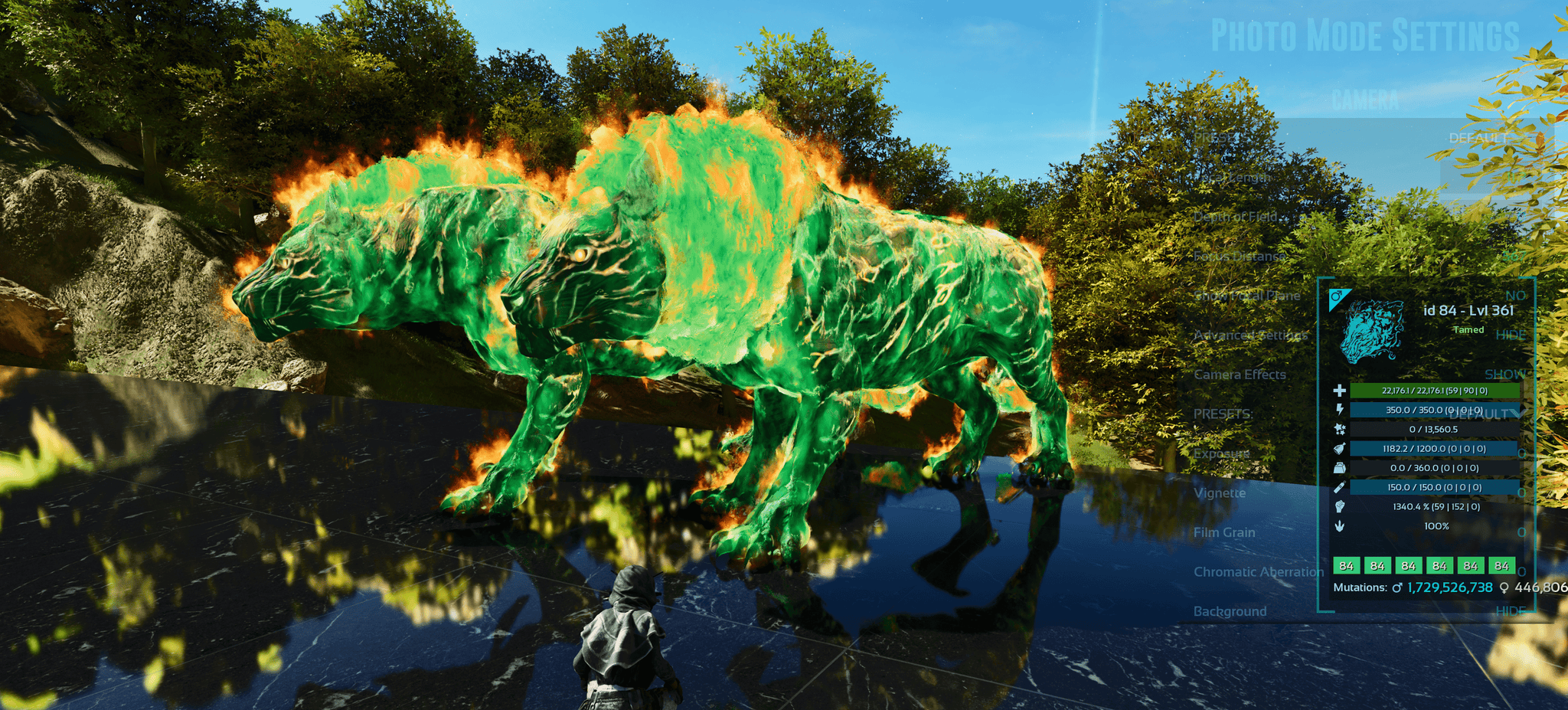Show the Camera Effects options
The image size is (1568, 710).
point(1504,374)
